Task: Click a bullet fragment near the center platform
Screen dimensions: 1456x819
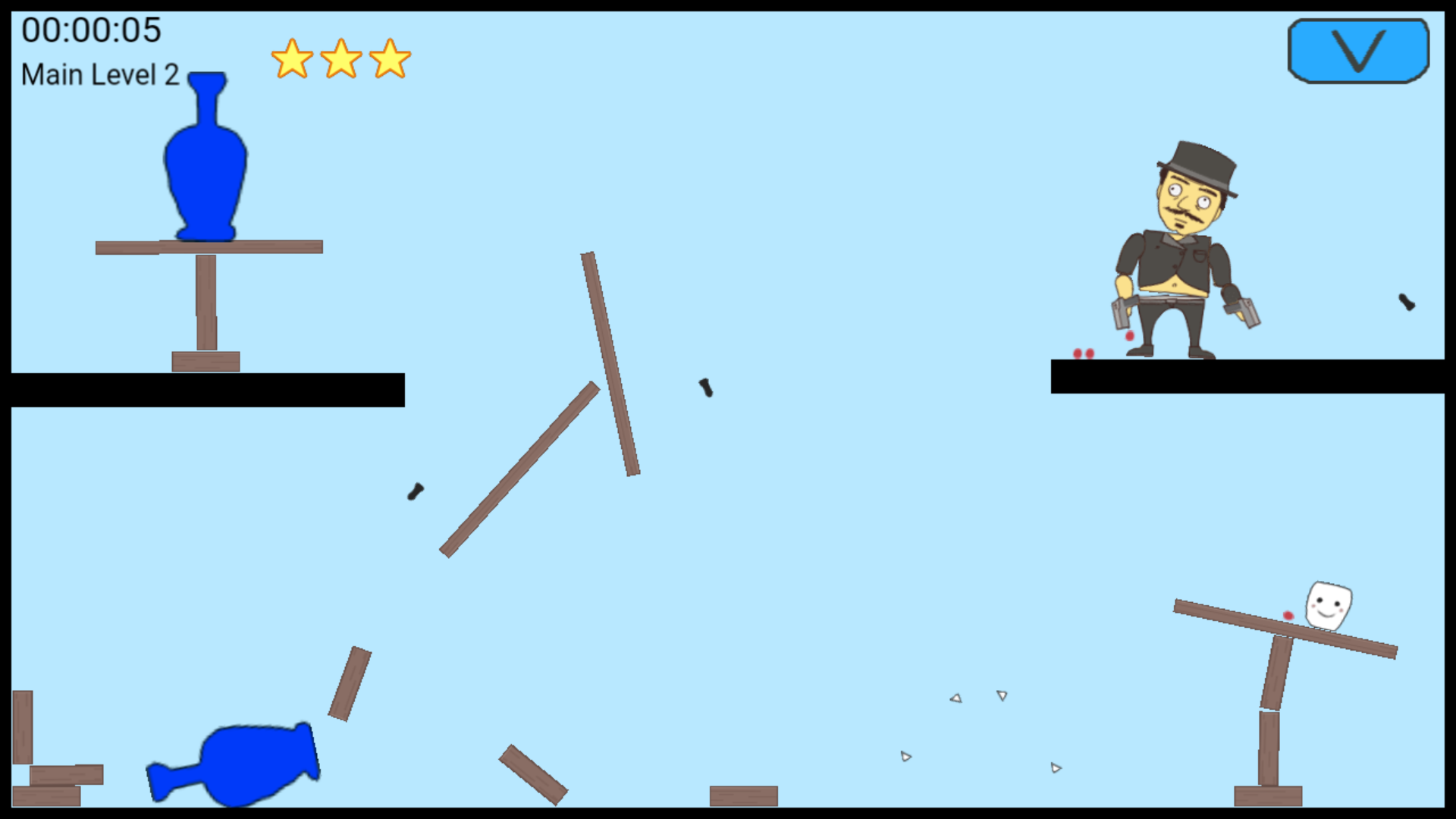Action: click(x=705, y=388)
